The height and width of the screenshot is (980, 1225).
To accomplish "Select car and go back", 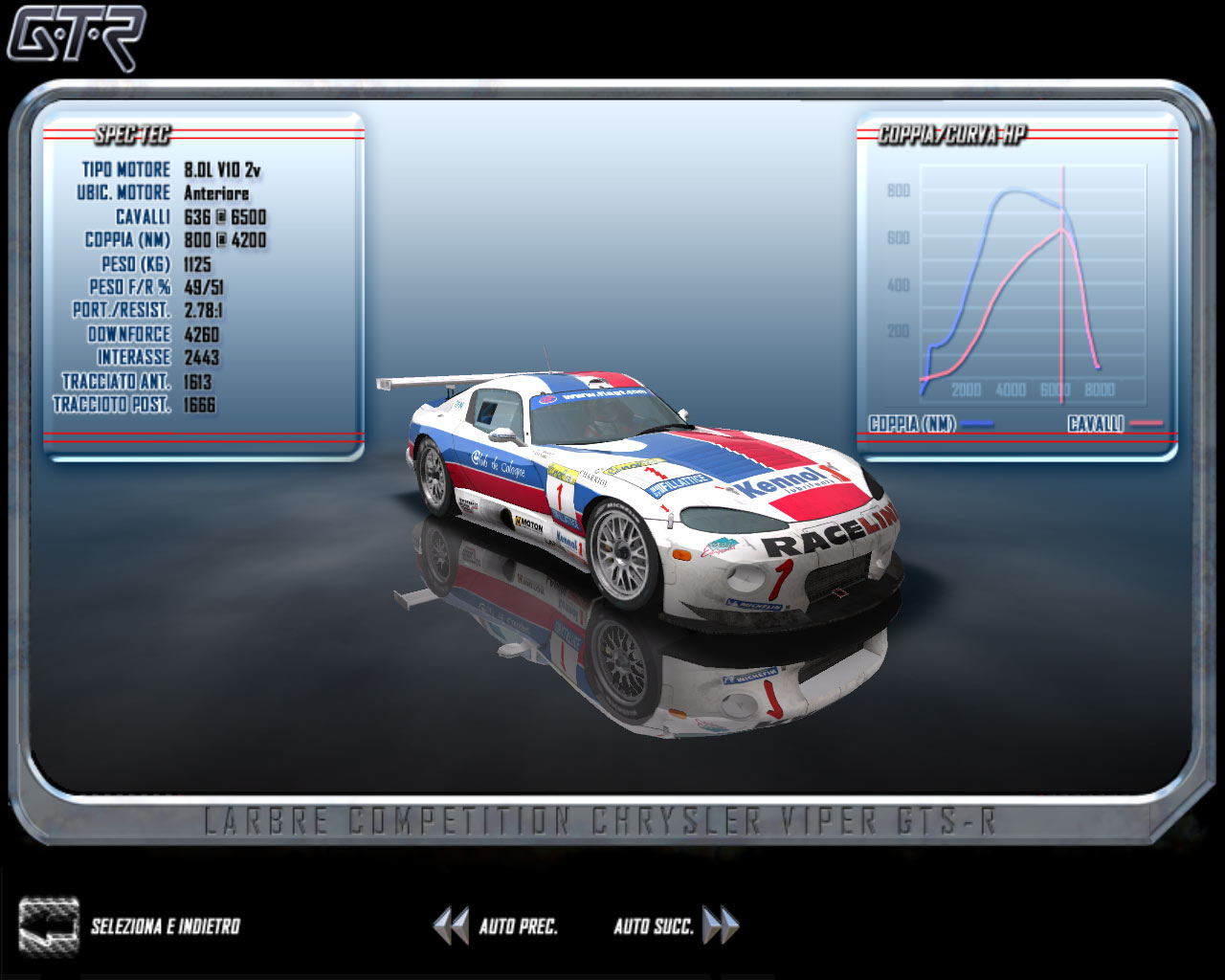I will 50,925.
